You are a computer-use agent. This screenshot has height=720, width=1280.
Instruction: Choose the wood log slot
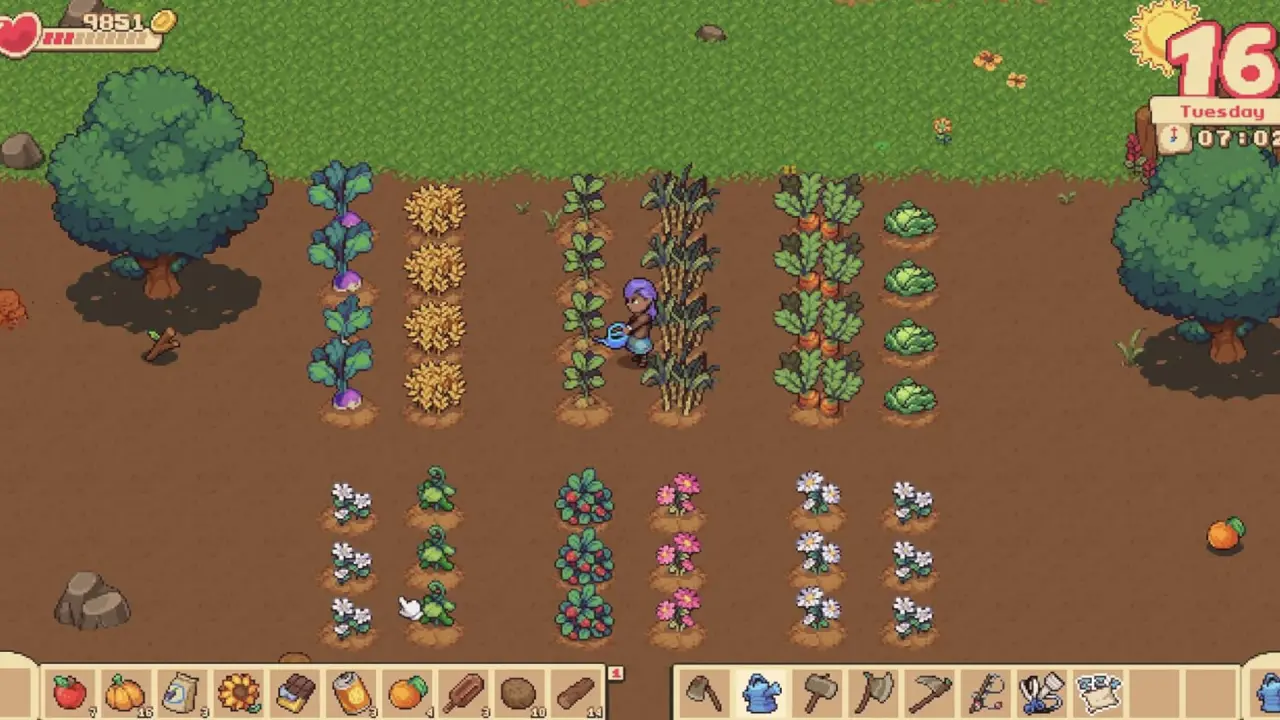pos(576,692)
